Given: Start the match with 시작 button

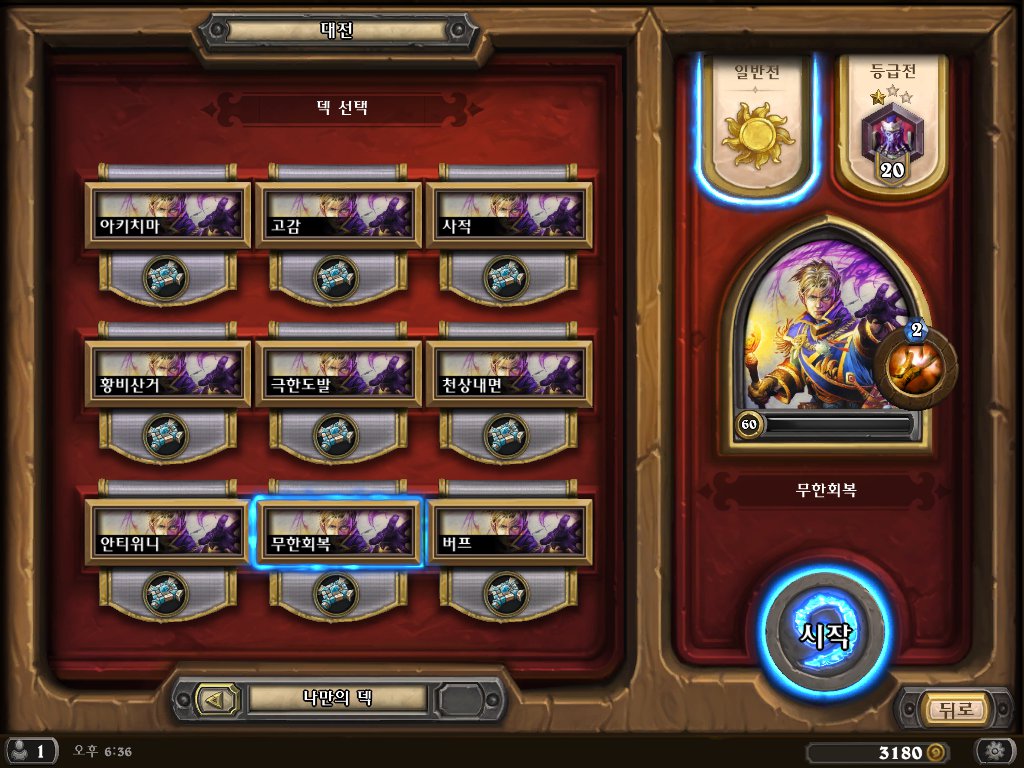Looking at the screenshot, I should coord(827,634).
